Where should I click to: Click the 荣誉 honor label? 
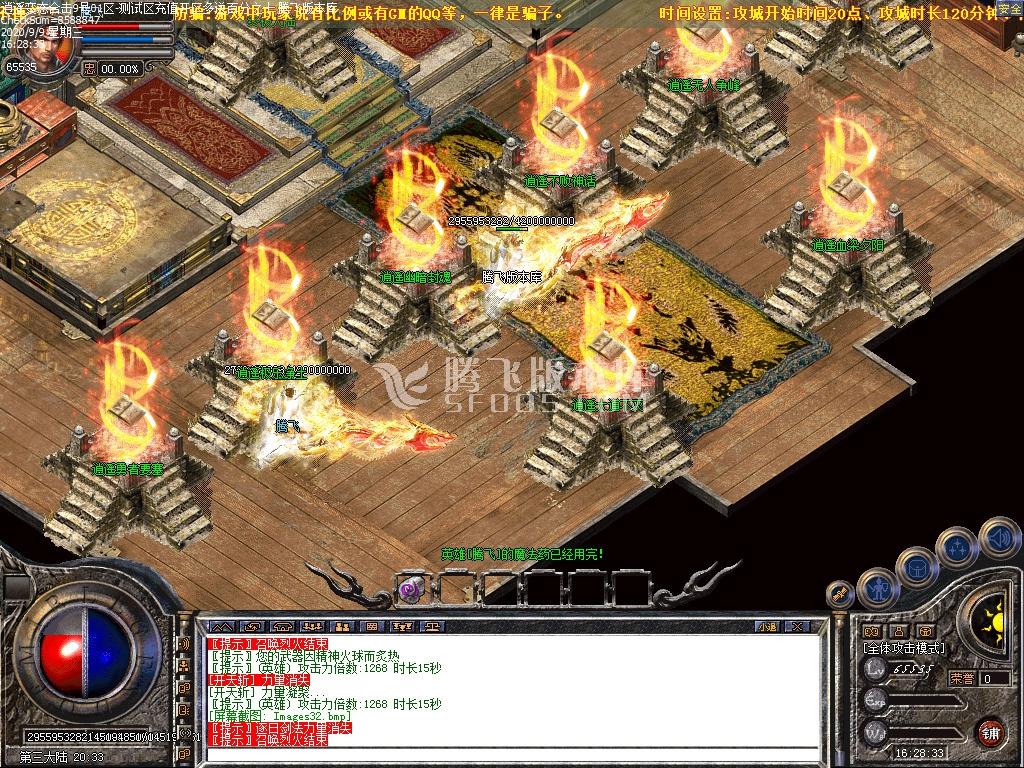(x=962, y=678)
